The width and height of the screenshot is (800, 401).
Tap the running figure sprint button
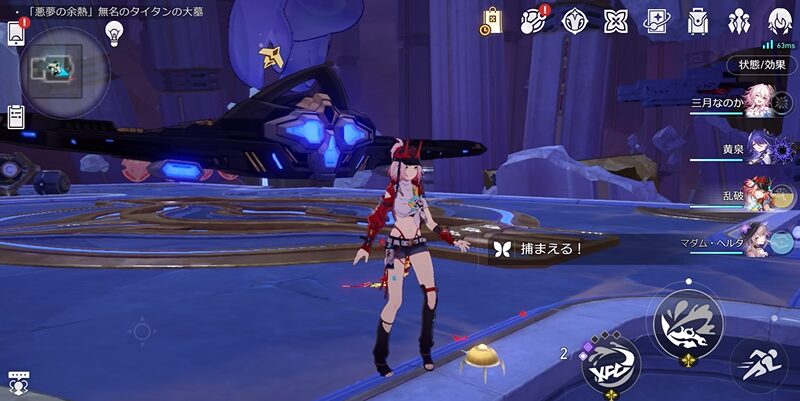[x=757, y=365]
